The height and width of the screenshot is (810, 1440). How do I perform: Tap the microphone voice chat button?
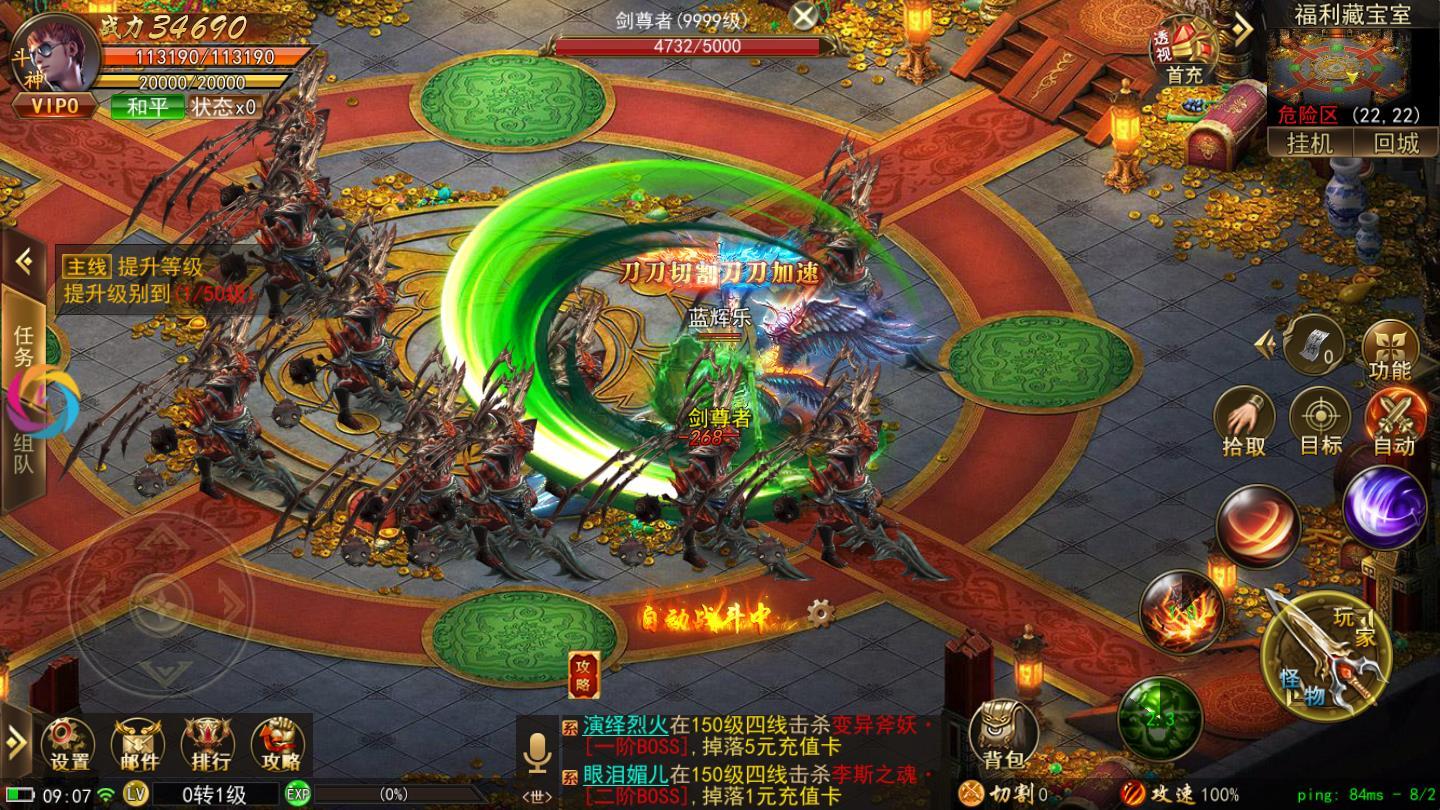[x=537, y=753]
